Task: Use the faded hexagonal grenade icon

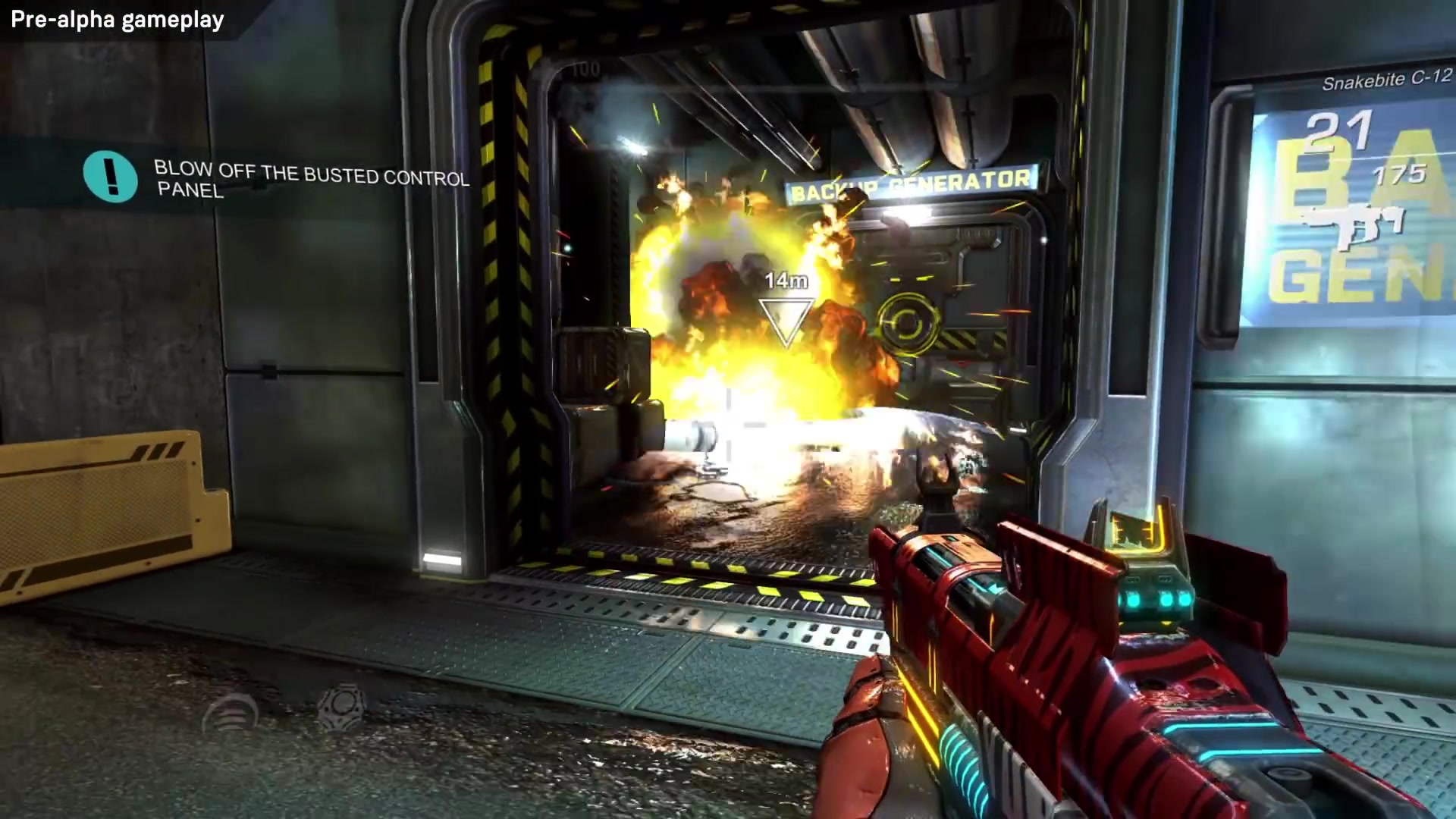Action: [x=342, y=704]
